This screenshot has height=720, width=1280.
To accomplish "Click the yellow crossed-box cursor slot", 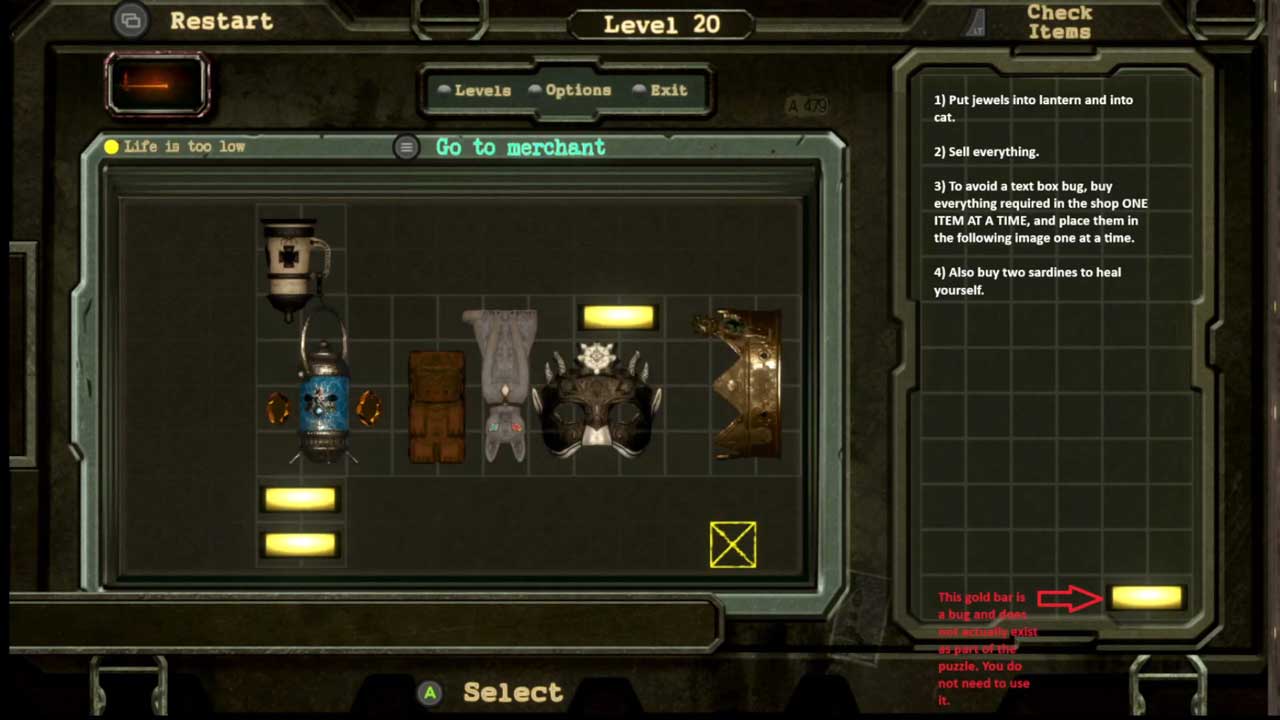I will point(733,545).
